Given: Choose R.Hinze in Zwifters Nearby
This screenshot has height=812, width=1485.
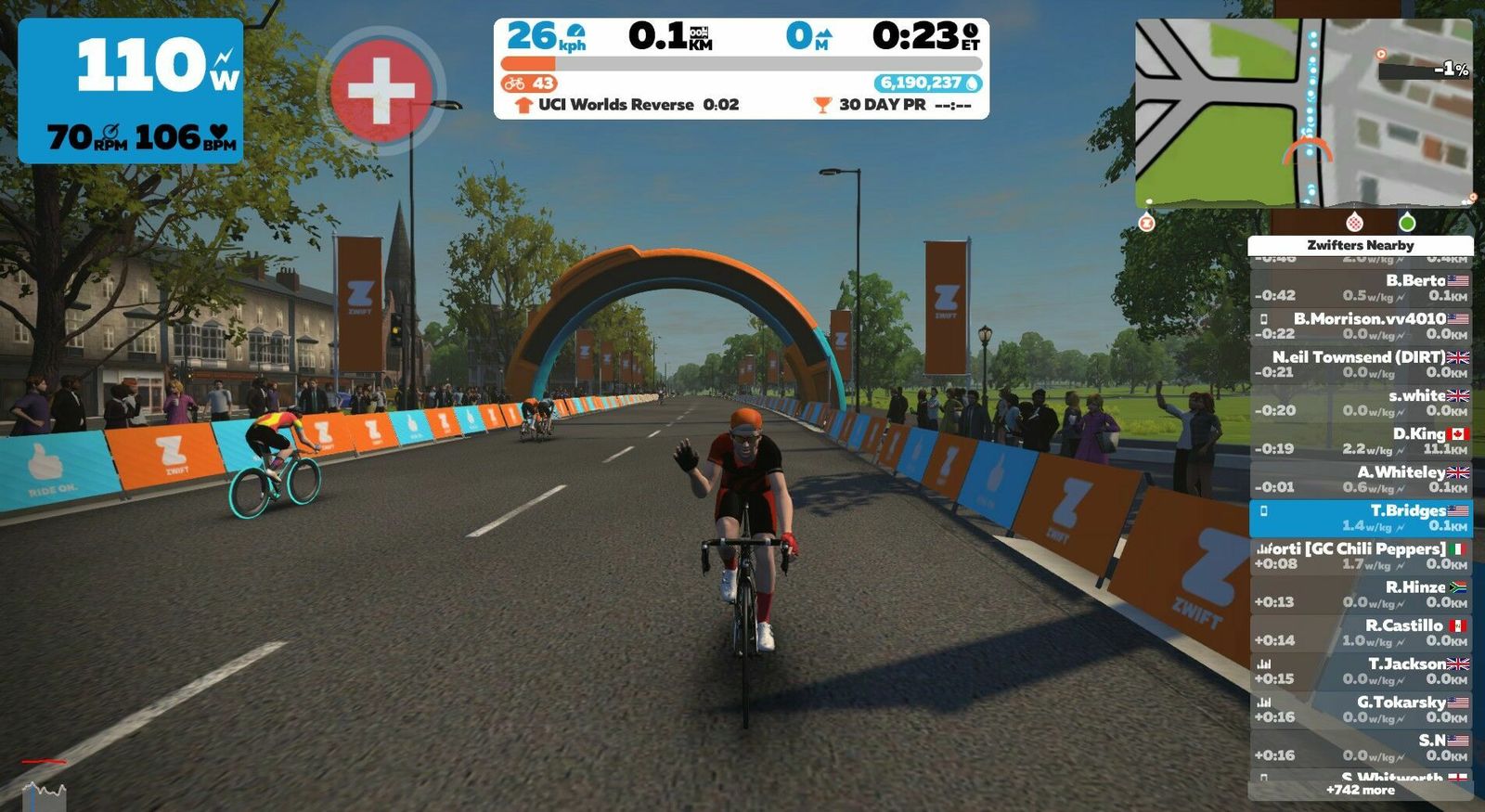Looking at the screenshot, I should [1360, 594].
